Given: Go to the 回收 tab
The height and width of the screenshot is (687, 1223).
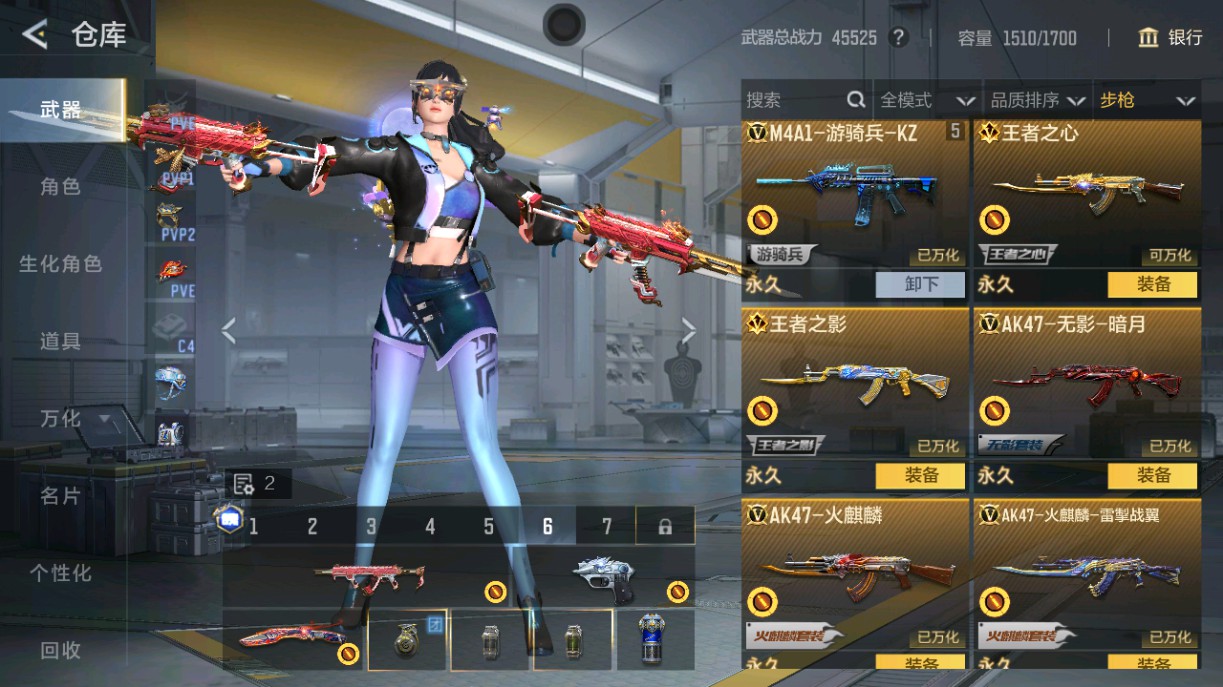Looking at the screenshot, I should pyautogui.click(x=60, y=650).
